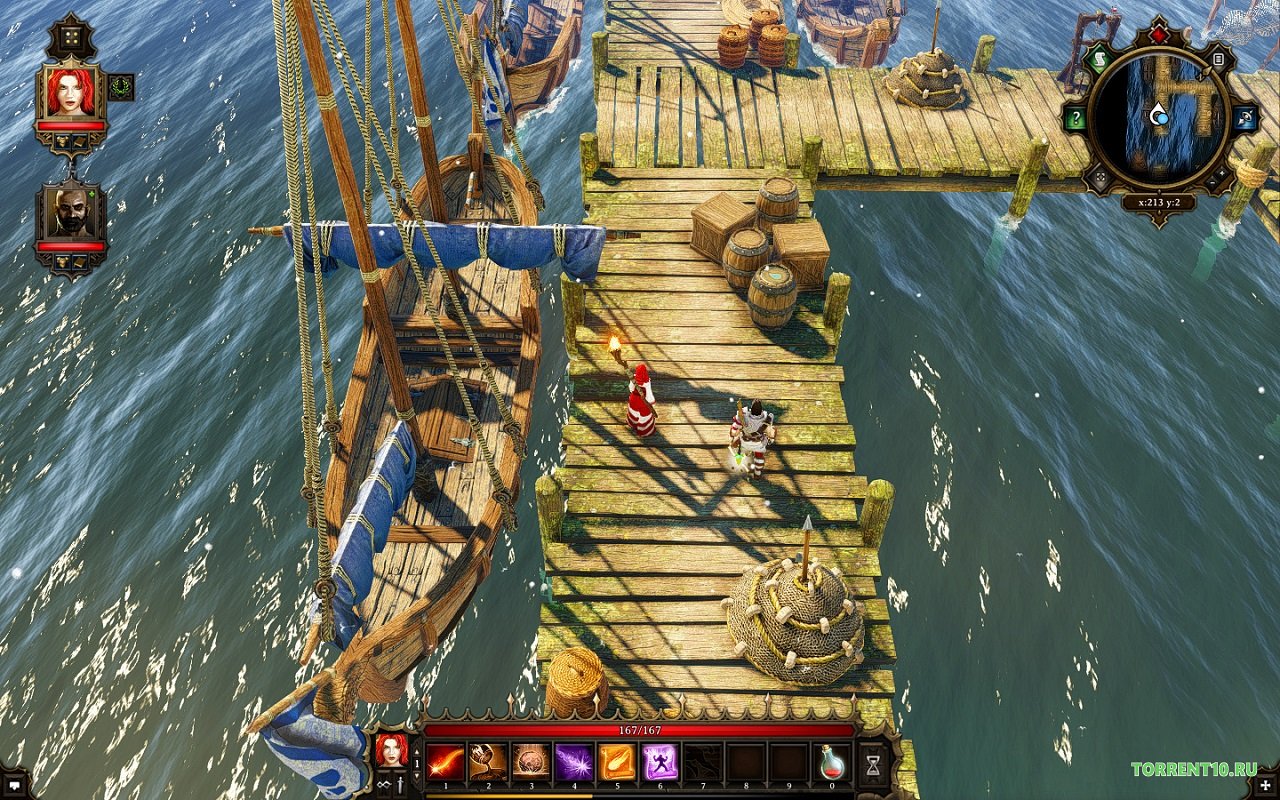The width and height of the screenshot is (1280, 800).
Task: Toggle the blue eye button beside minimap
Action: [1245, 119]
